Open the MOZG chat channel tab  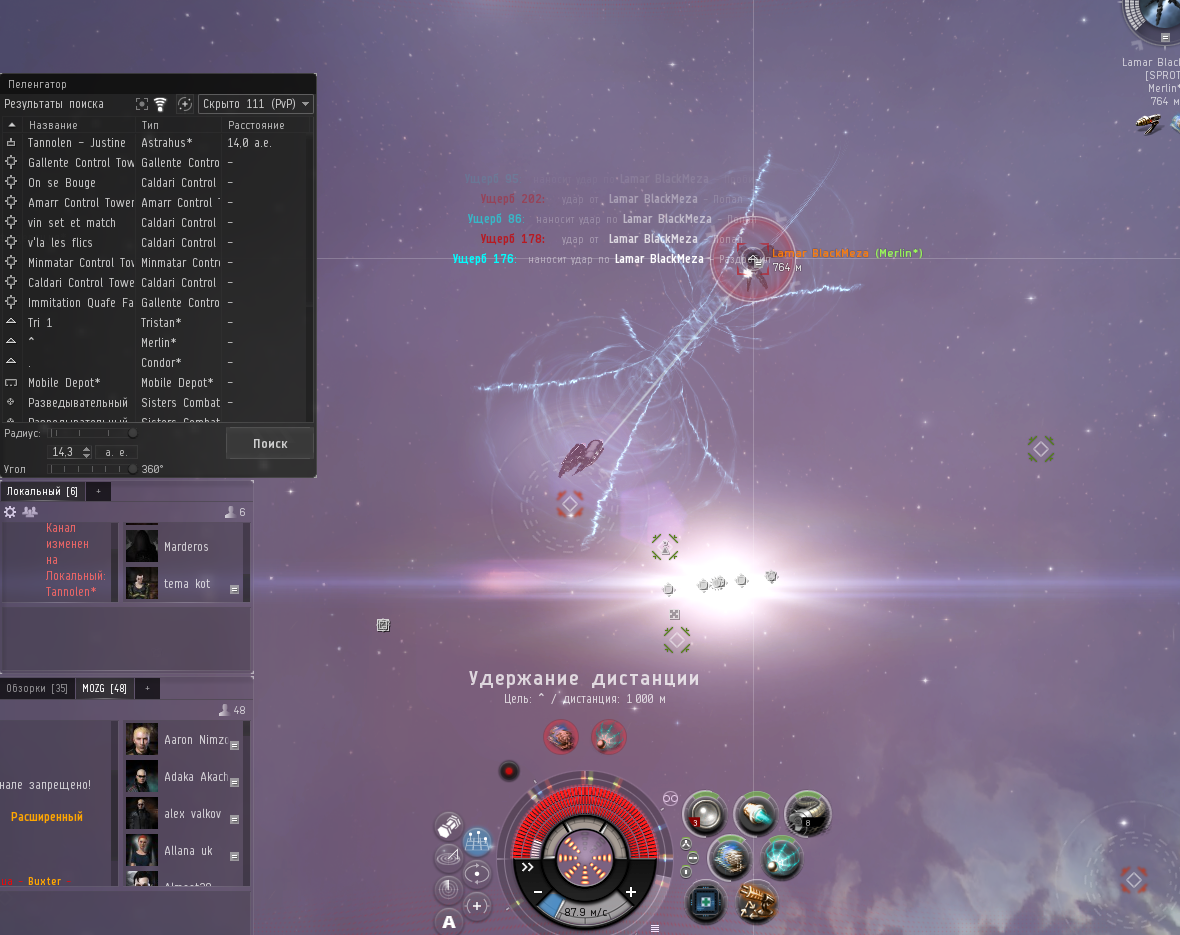105,688
